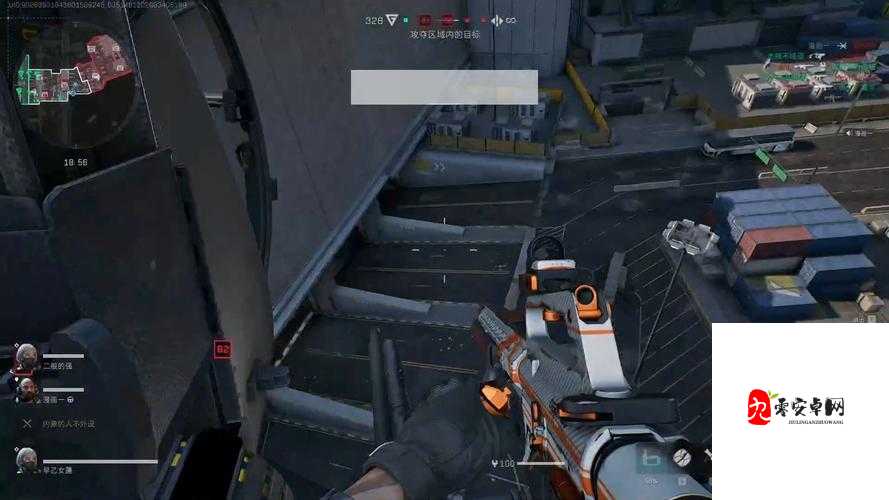This screenshot has width=889, height=500.
Task: Click the red B2 objective marker
Action: (x=222, y=349)
